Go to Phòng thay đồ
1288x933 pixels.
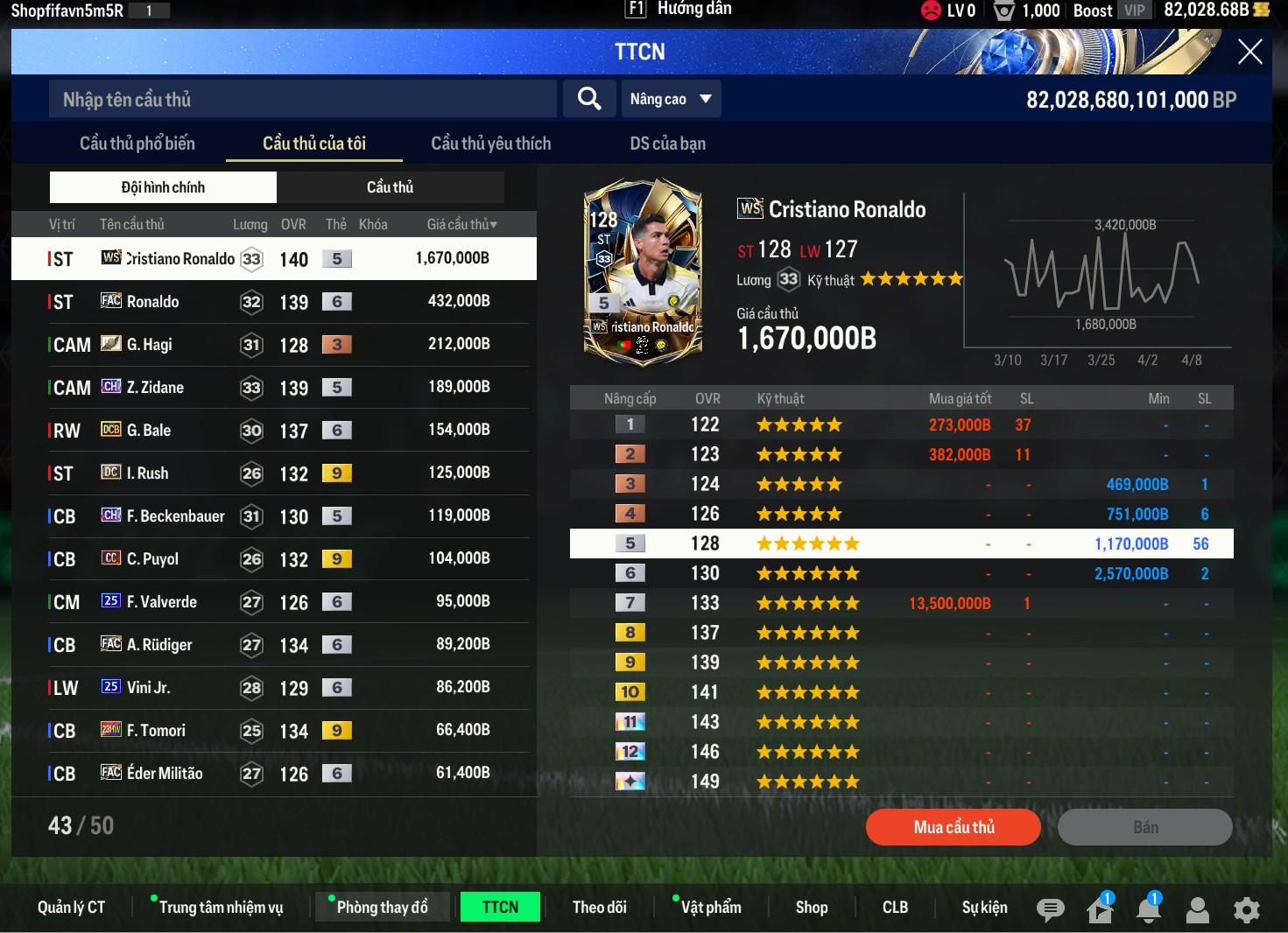point(383,908)
